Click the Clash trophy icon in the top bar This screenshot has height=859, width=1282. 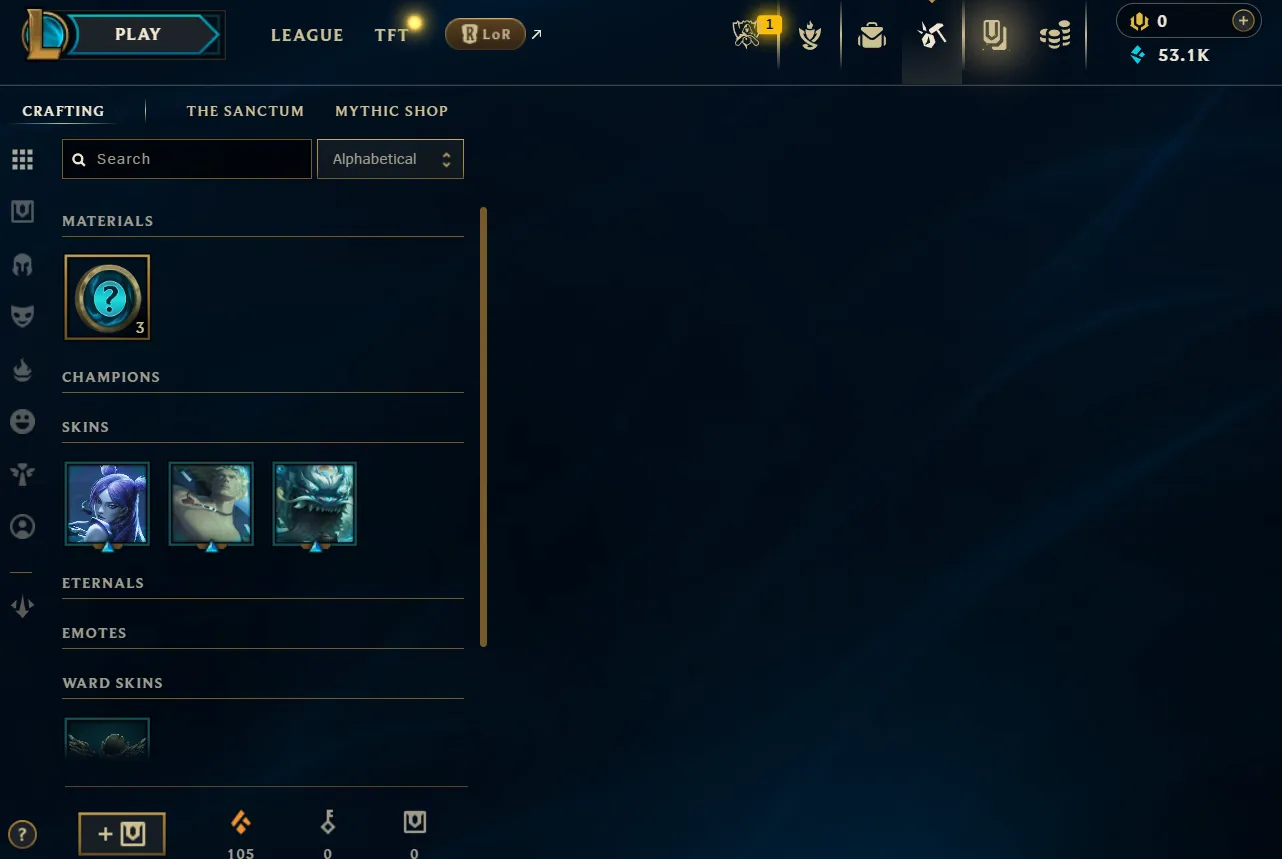[x=810, y=35]
